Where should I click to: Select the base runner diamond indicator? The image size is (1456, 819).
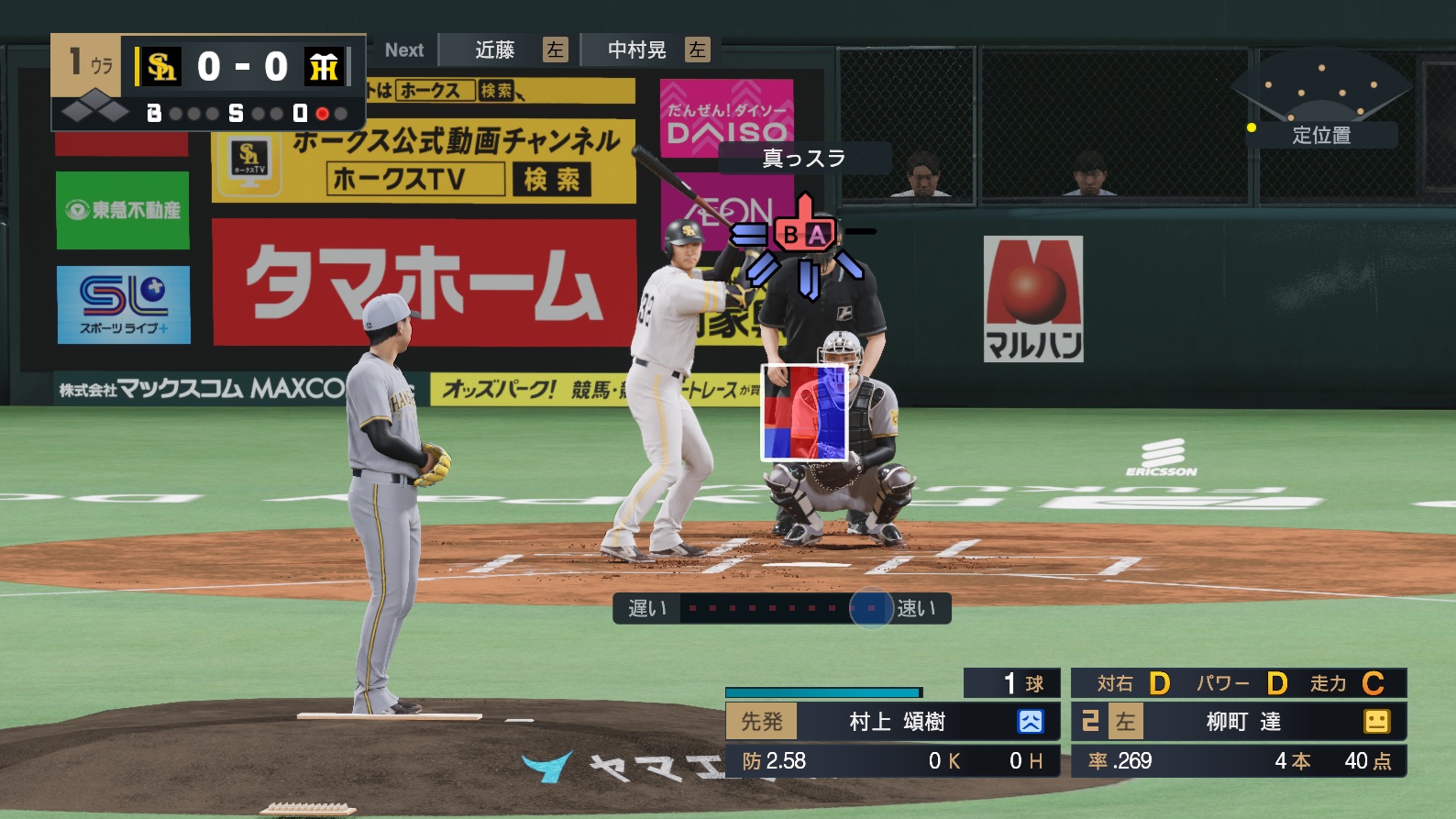click(x=95, y=112)
